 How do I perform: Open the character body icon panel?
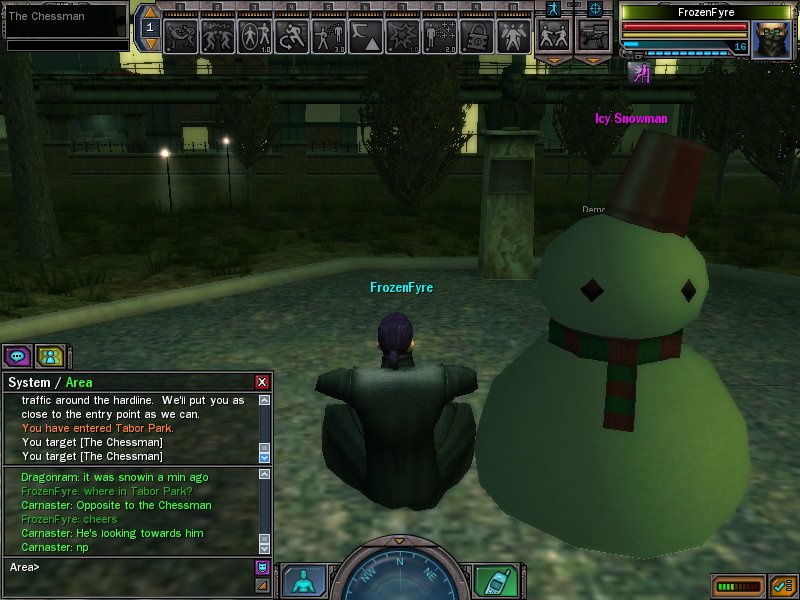point(303,580)
